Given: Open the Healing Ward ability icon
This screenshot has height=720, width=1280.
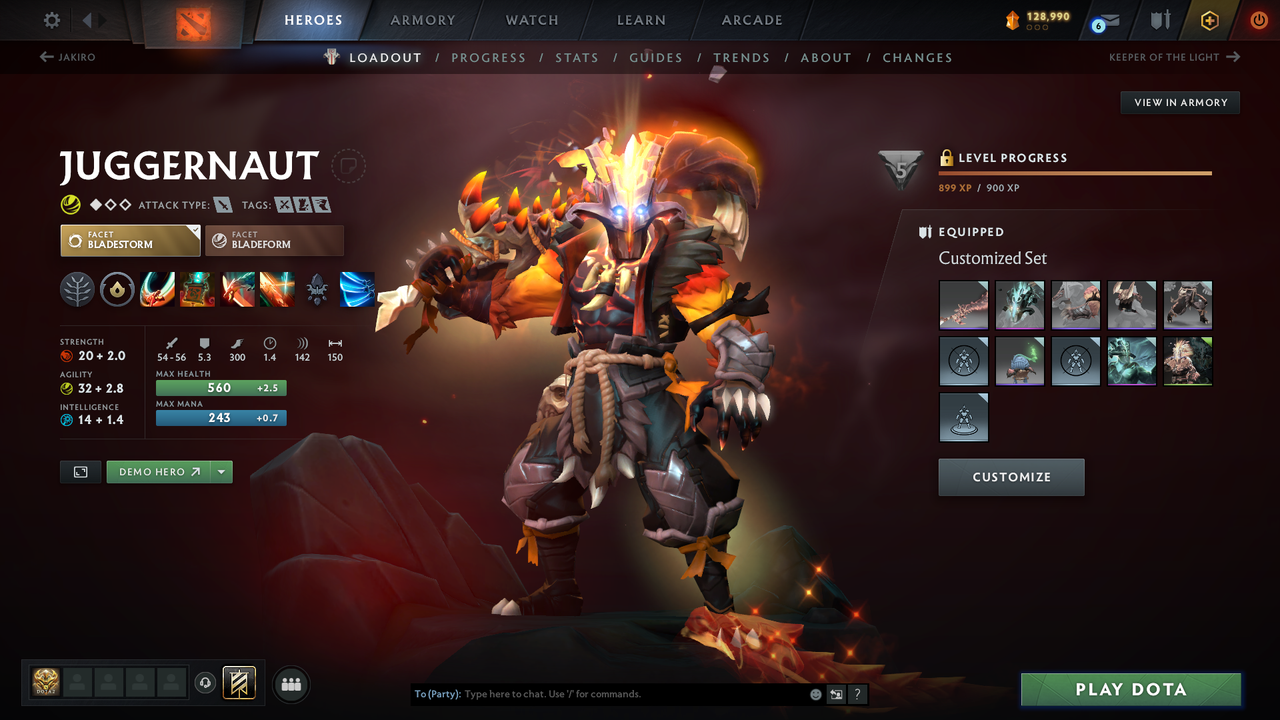Looking at the screenshot, I should click(197, 289).
